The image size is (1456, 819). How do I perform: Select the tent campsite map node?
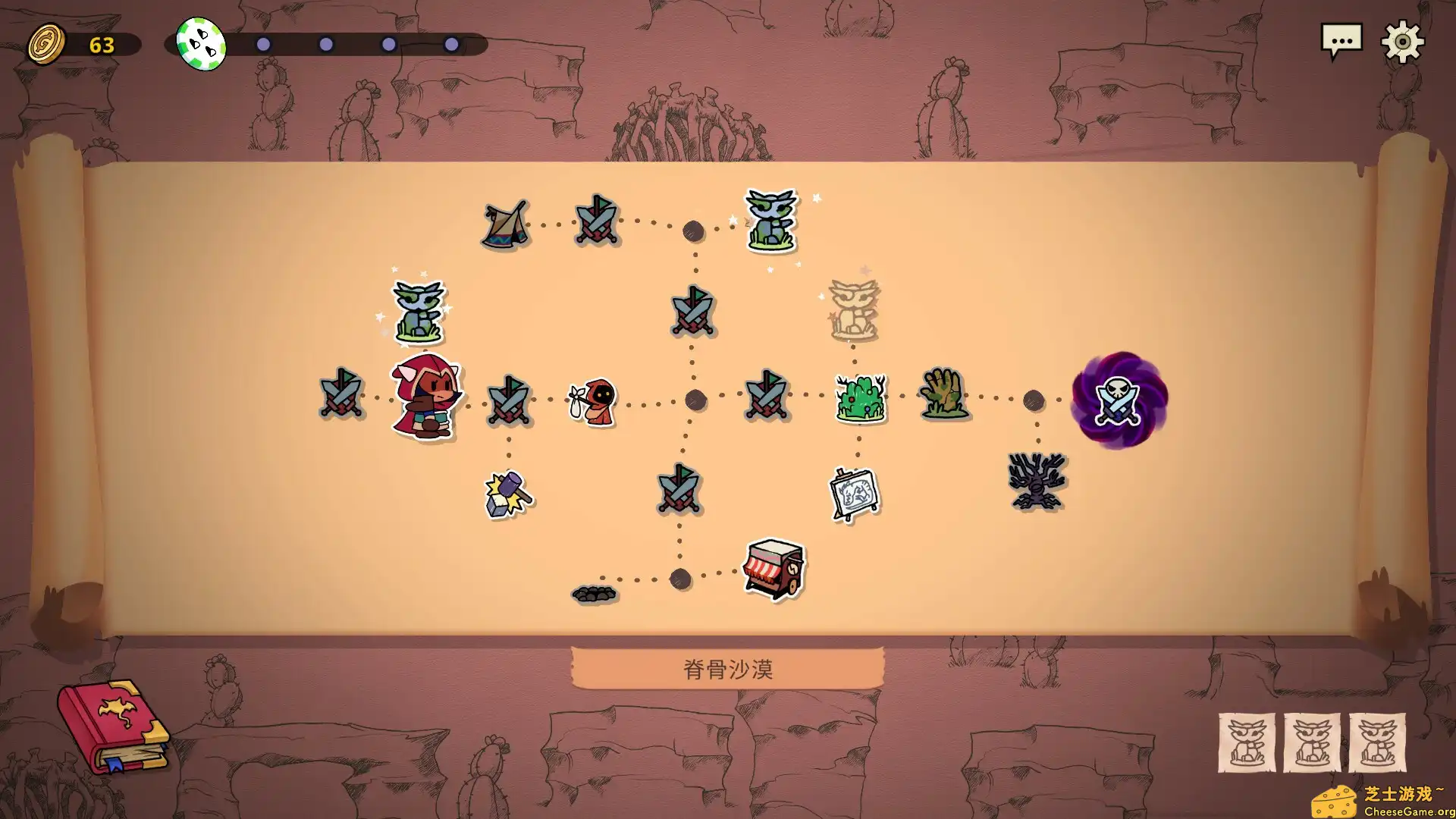coord(504,225)
